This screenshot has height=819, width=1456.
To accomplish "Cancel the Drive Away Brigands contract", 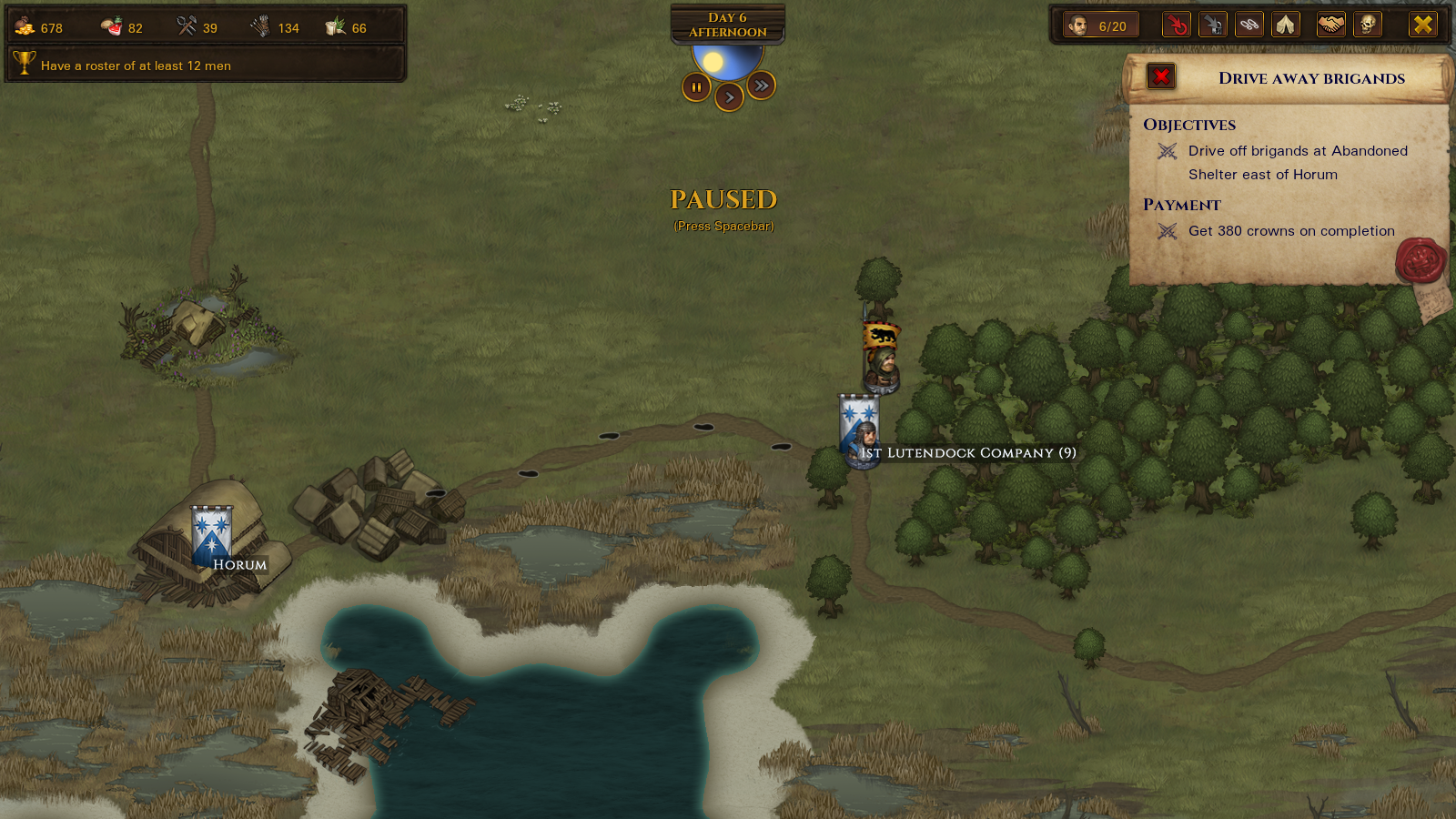I will click(x=1161, y=76).
